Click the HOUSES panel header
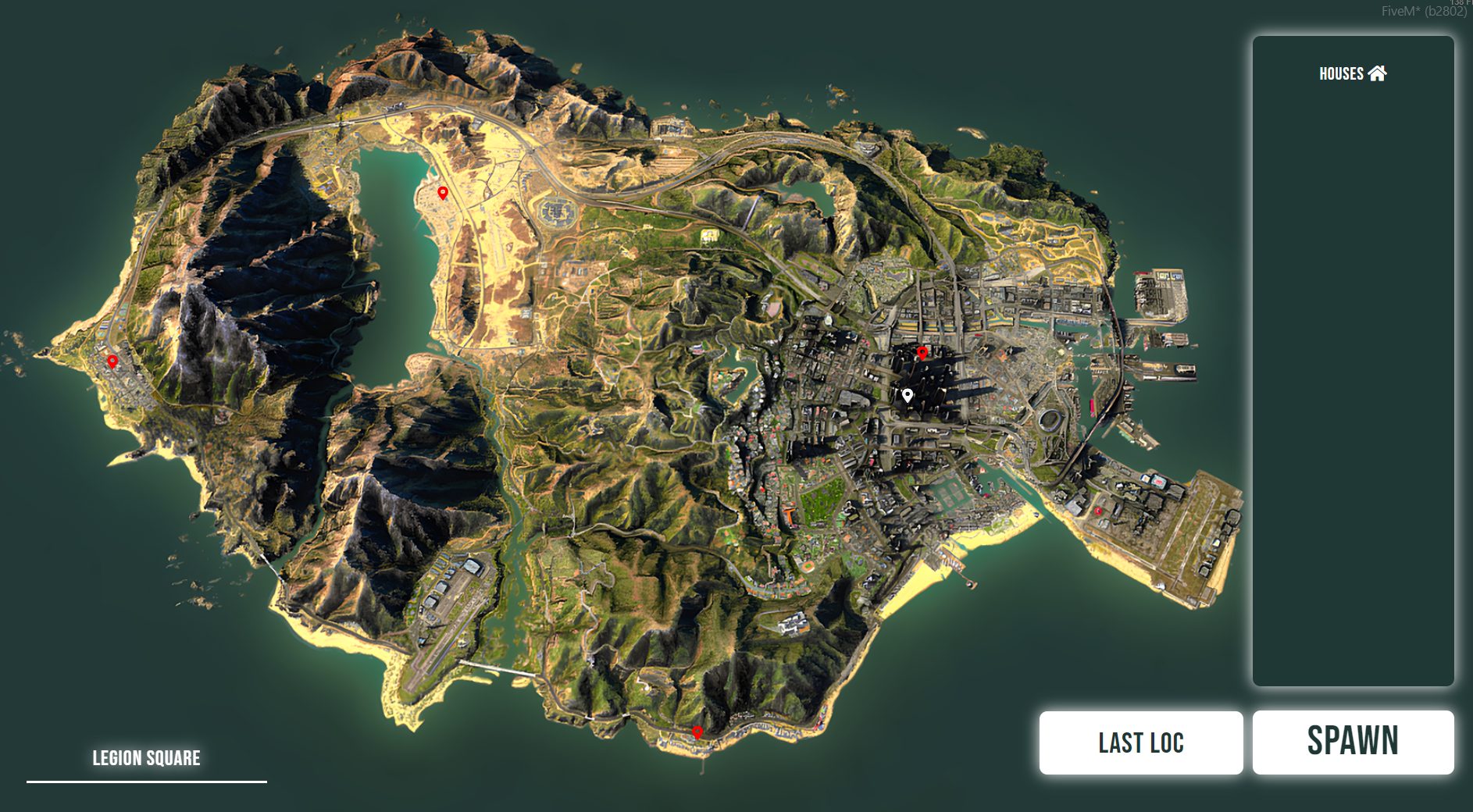1473x812 pixels. point(1341,74)
